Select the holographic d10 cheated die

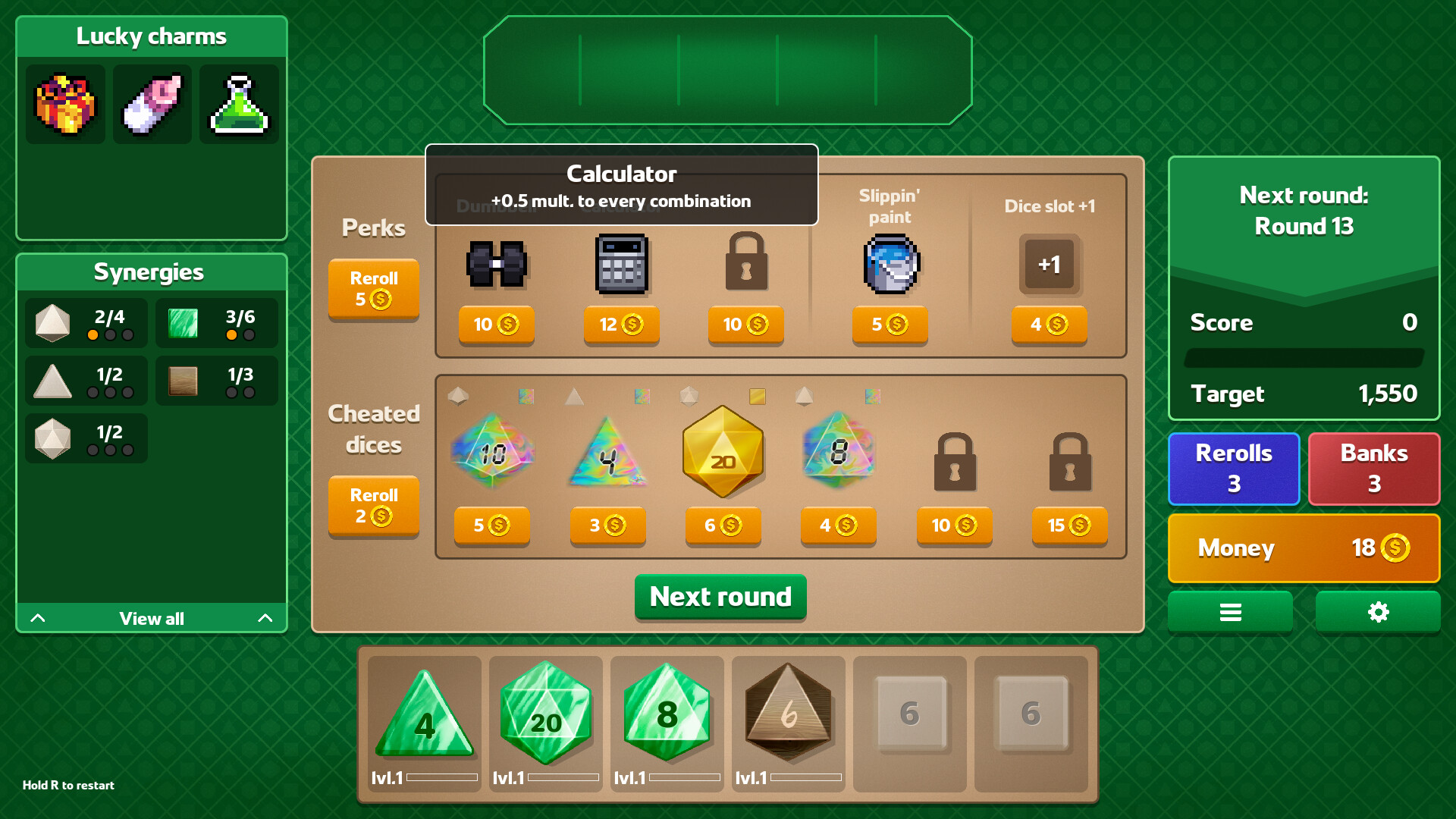pos(491,453)
